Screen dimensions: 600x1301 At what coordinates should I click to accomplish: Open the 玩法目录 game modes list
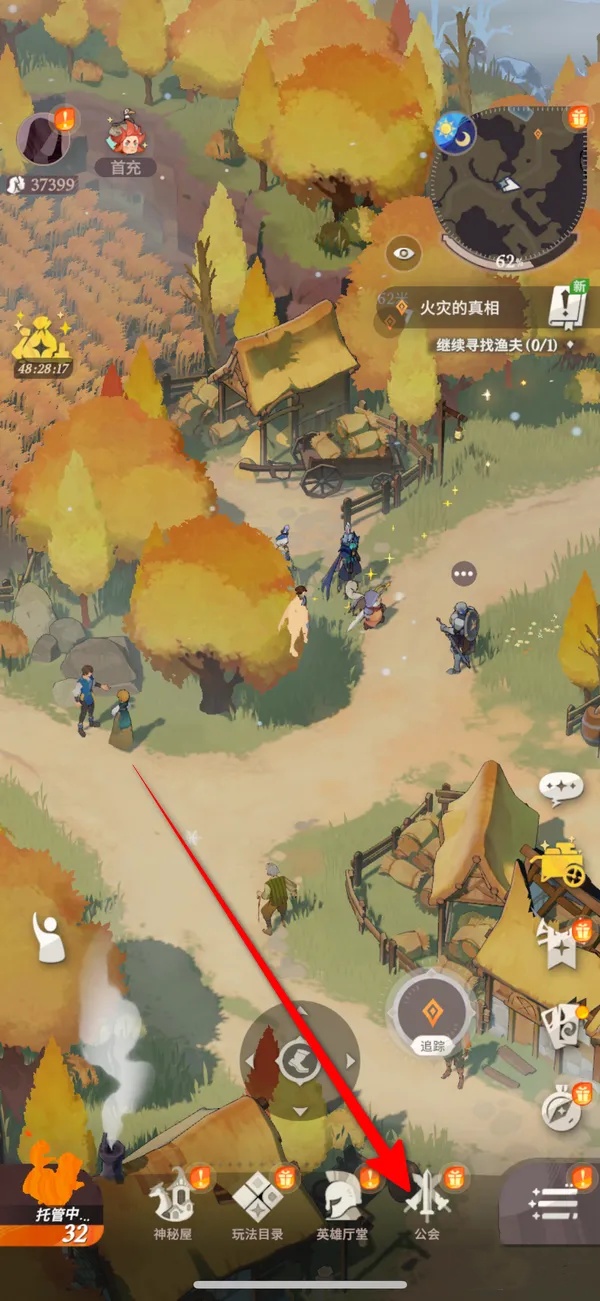[x=257, y=1204]
